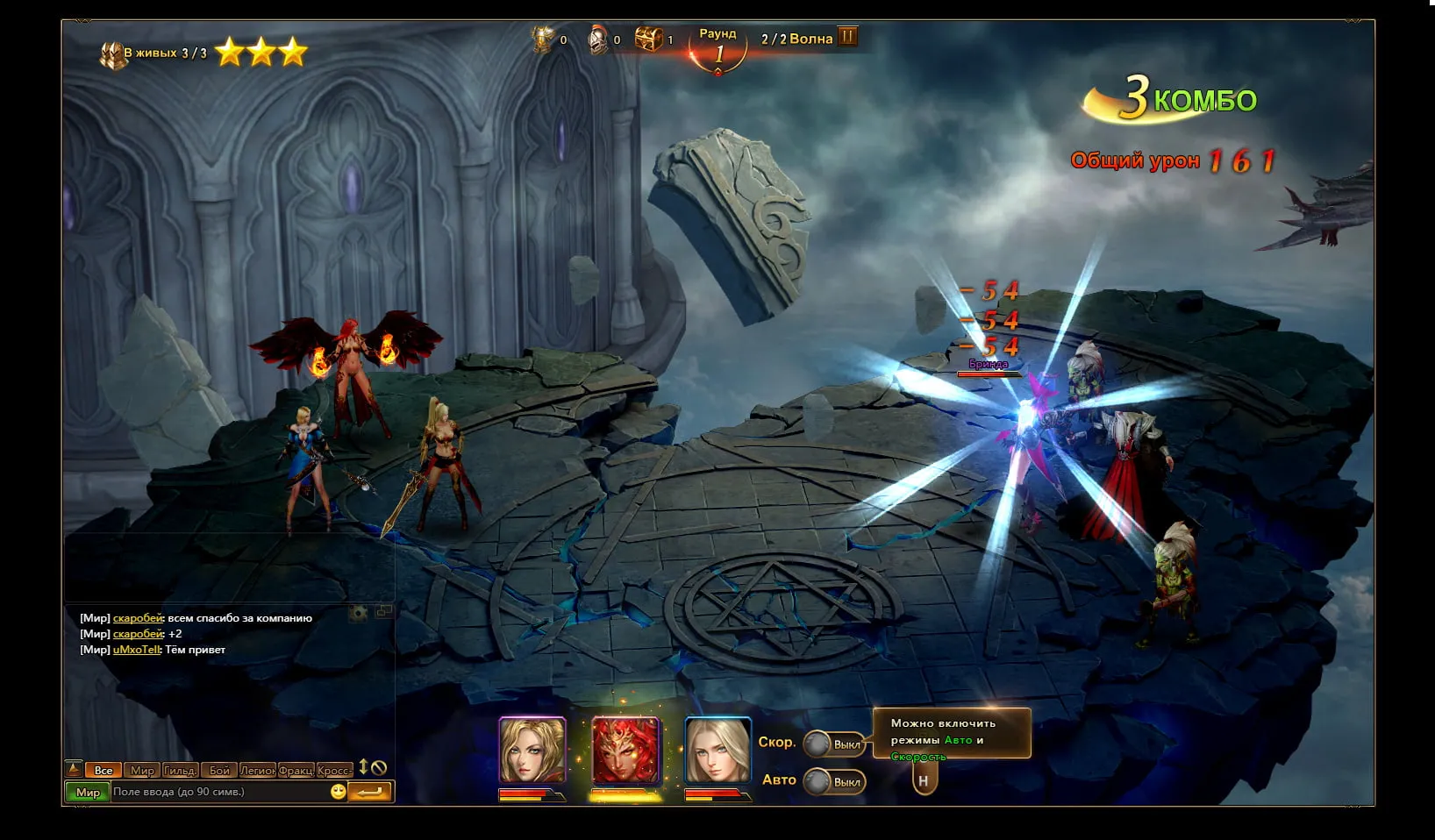The height and width of the screenshot is (840, 1435).
Task: Open the Фракц. faction chat tab
Action: (296, 770)
